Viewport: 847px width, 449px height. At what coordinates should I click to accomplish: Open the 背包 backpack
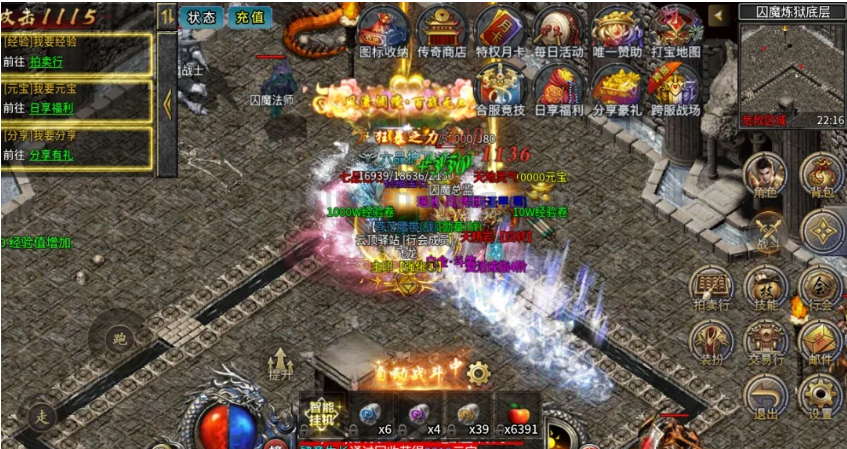(x=821, y=175)
